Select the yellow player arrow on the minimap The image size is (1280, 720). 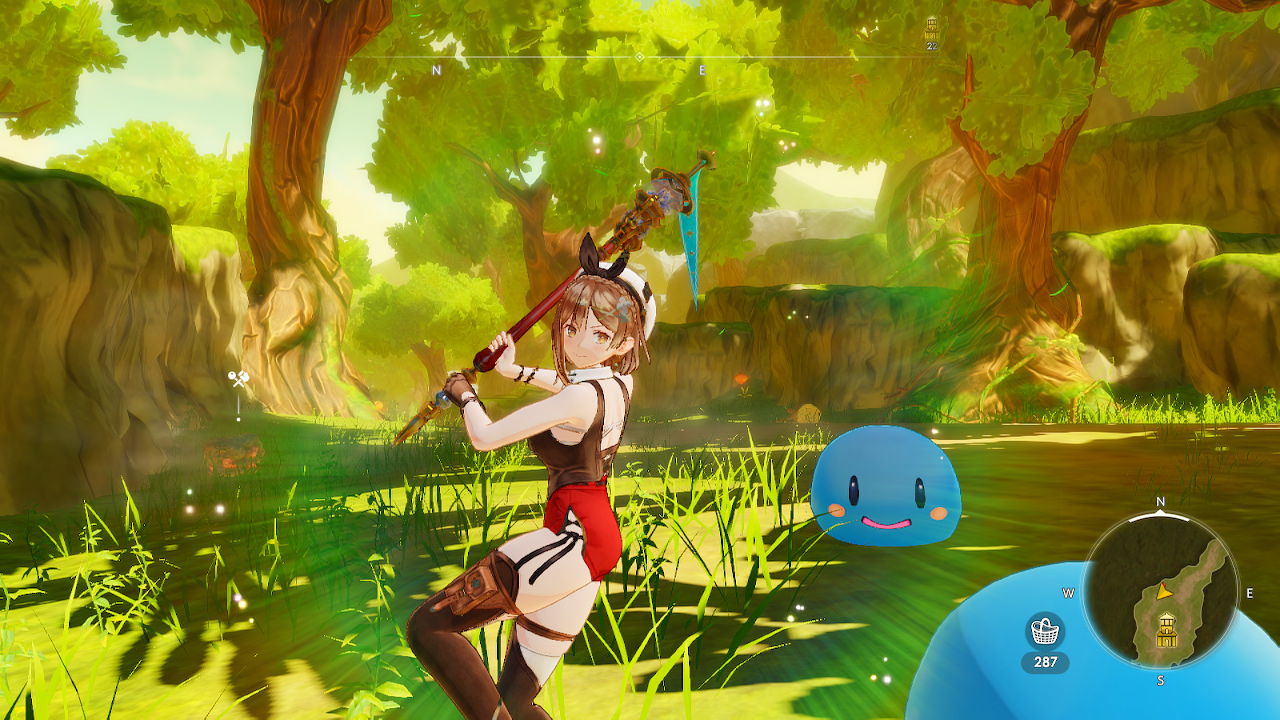pos(1165,591)
